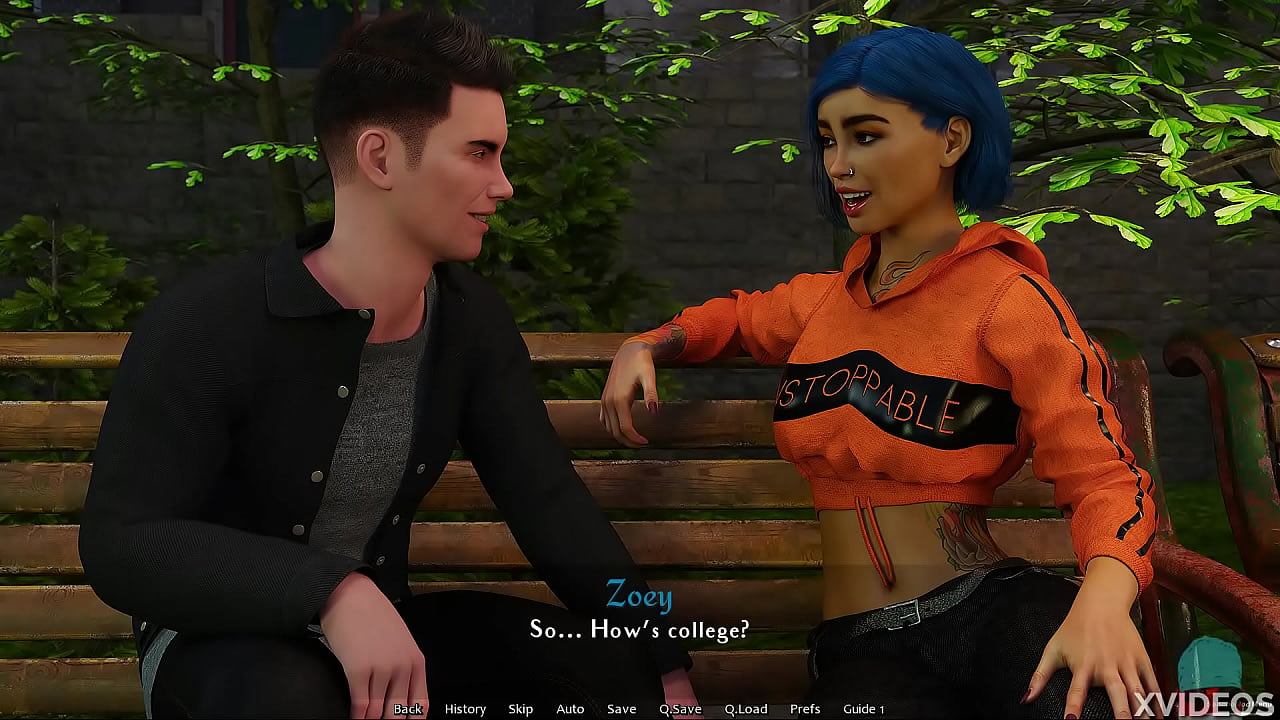Open the dialogue History log

(465, 708)
